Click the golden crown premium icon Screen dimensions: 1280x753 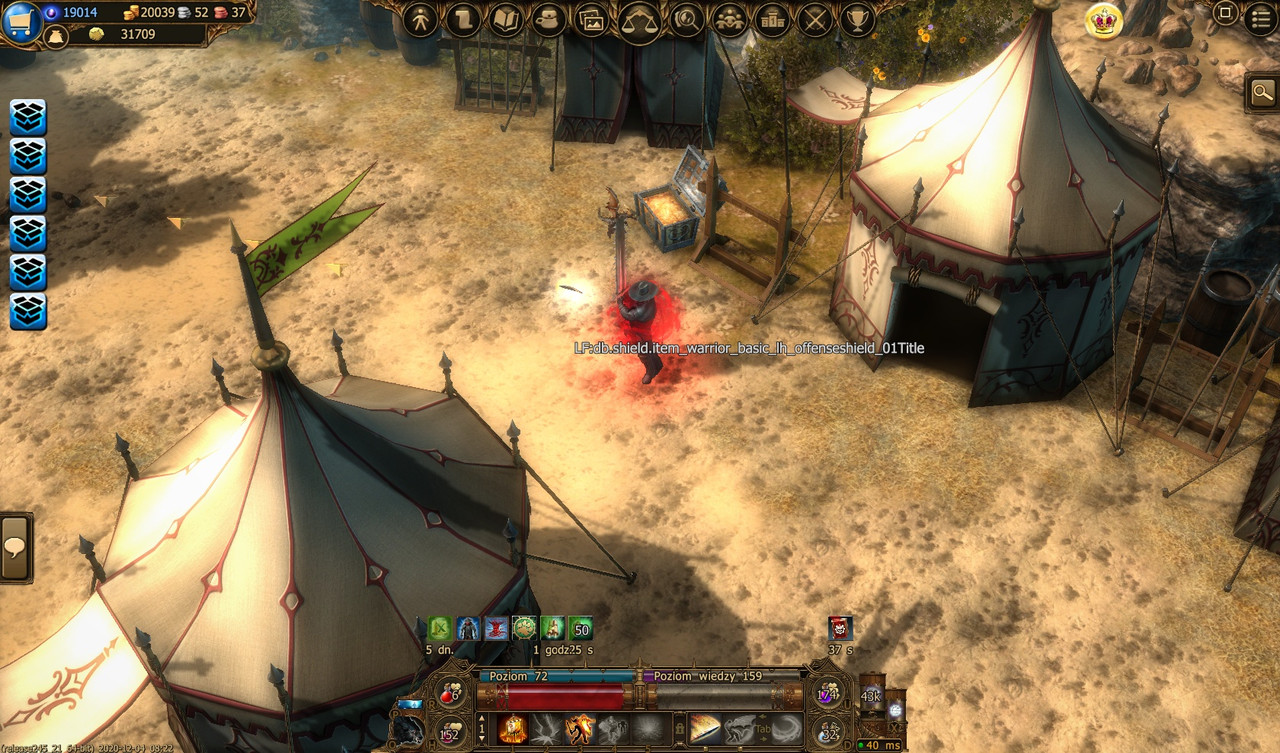1103,21
